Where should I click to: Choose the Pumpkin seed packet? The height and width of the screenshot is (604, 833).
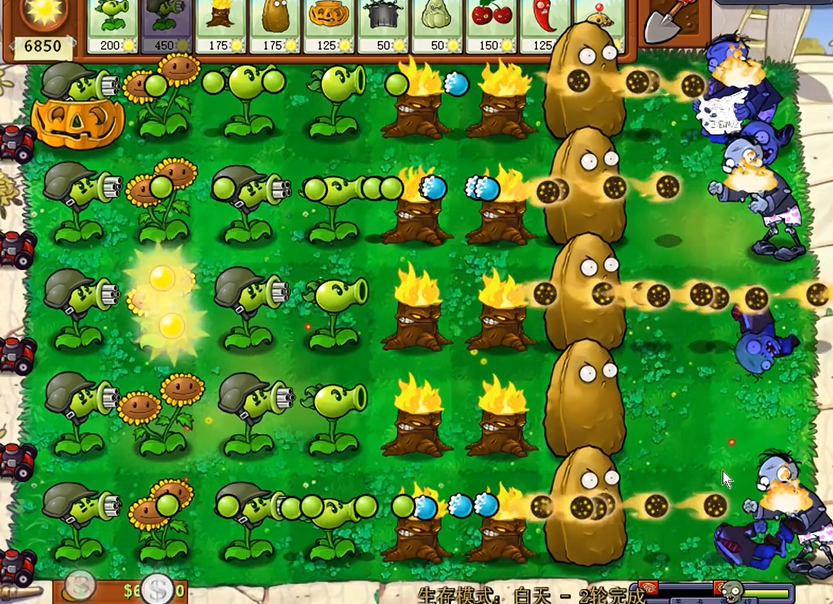328,25
